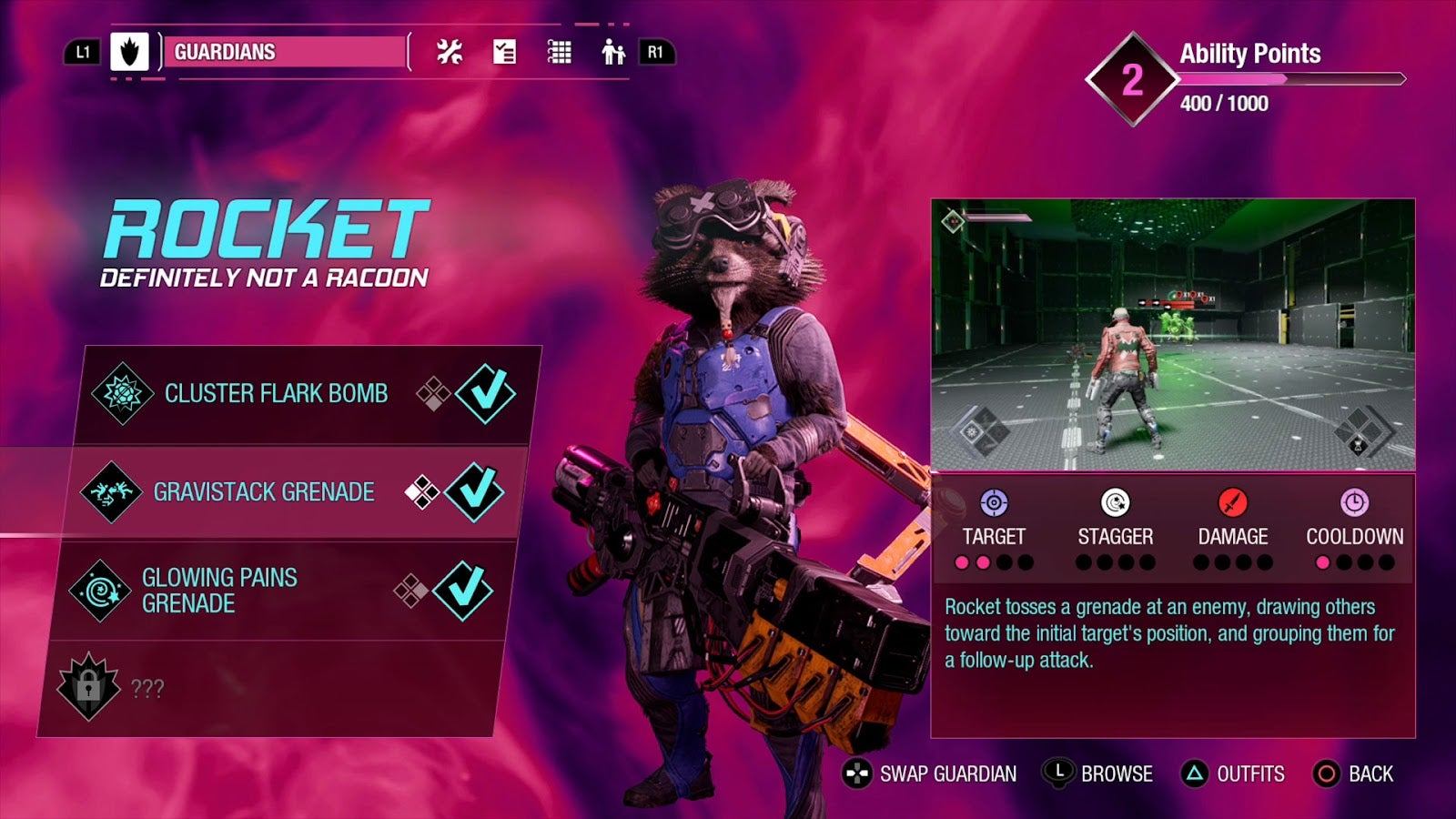Click the flame icon next to L1

[129, 52]
